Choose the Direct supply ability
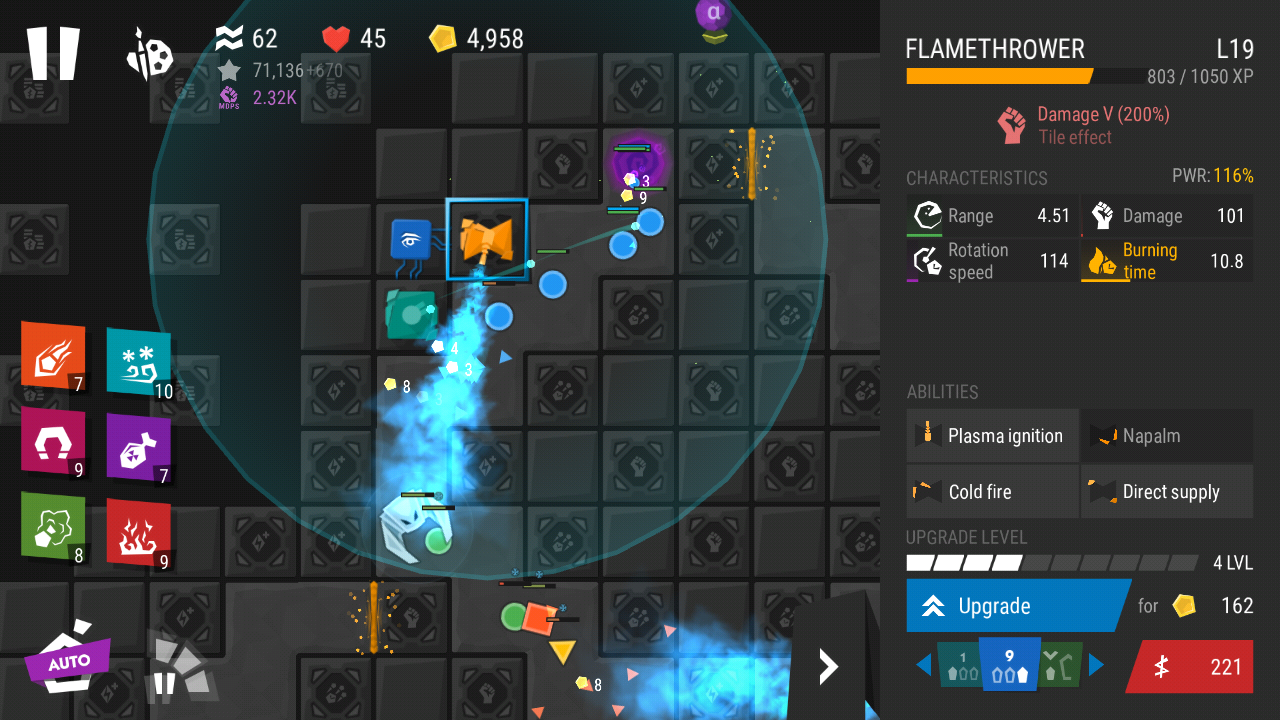This screenshot has height=720, width=1280. click(1166, 492)
